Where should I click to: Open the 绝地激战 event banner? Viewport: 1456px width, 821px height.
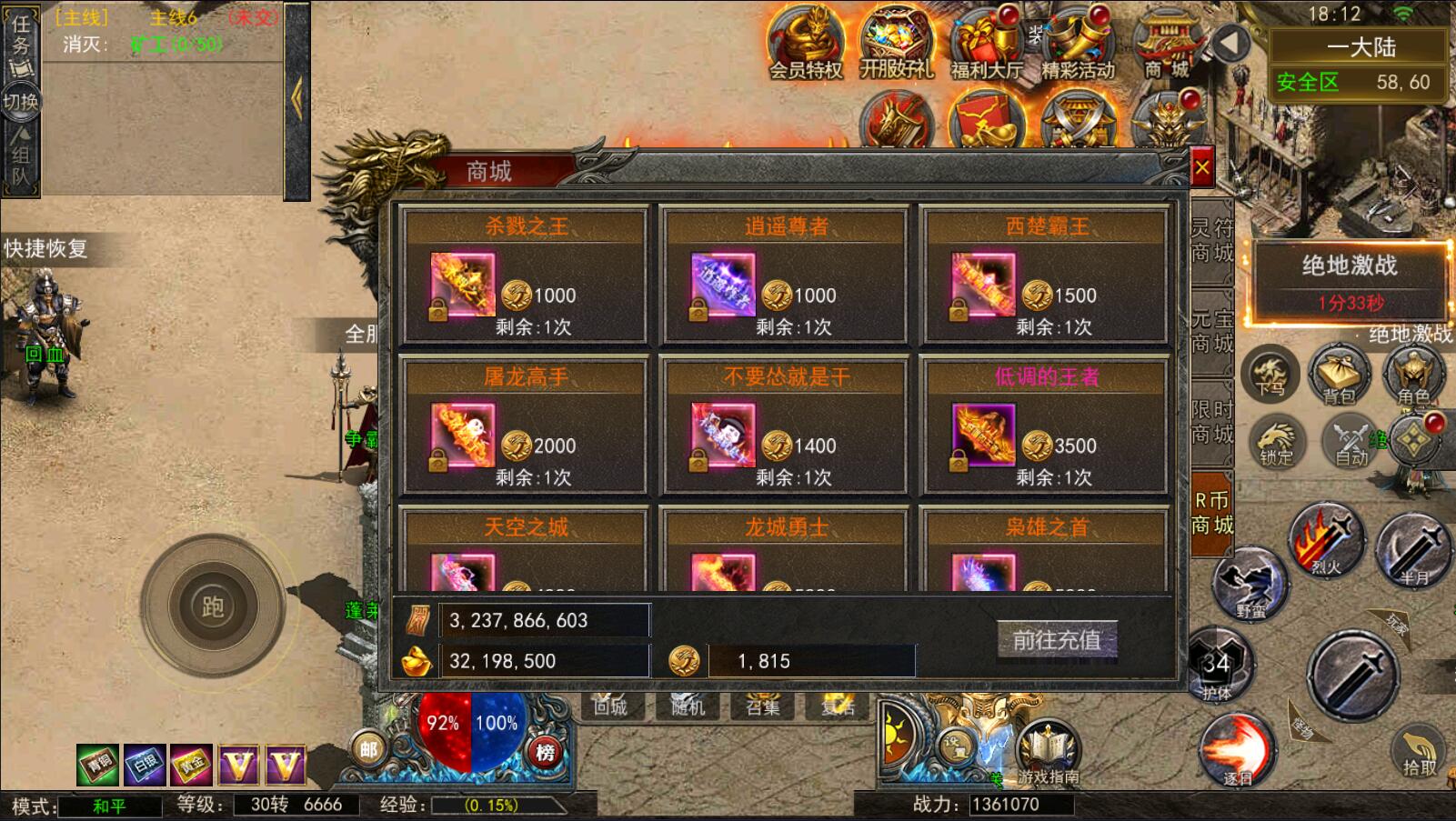(x=1349, y=280)
